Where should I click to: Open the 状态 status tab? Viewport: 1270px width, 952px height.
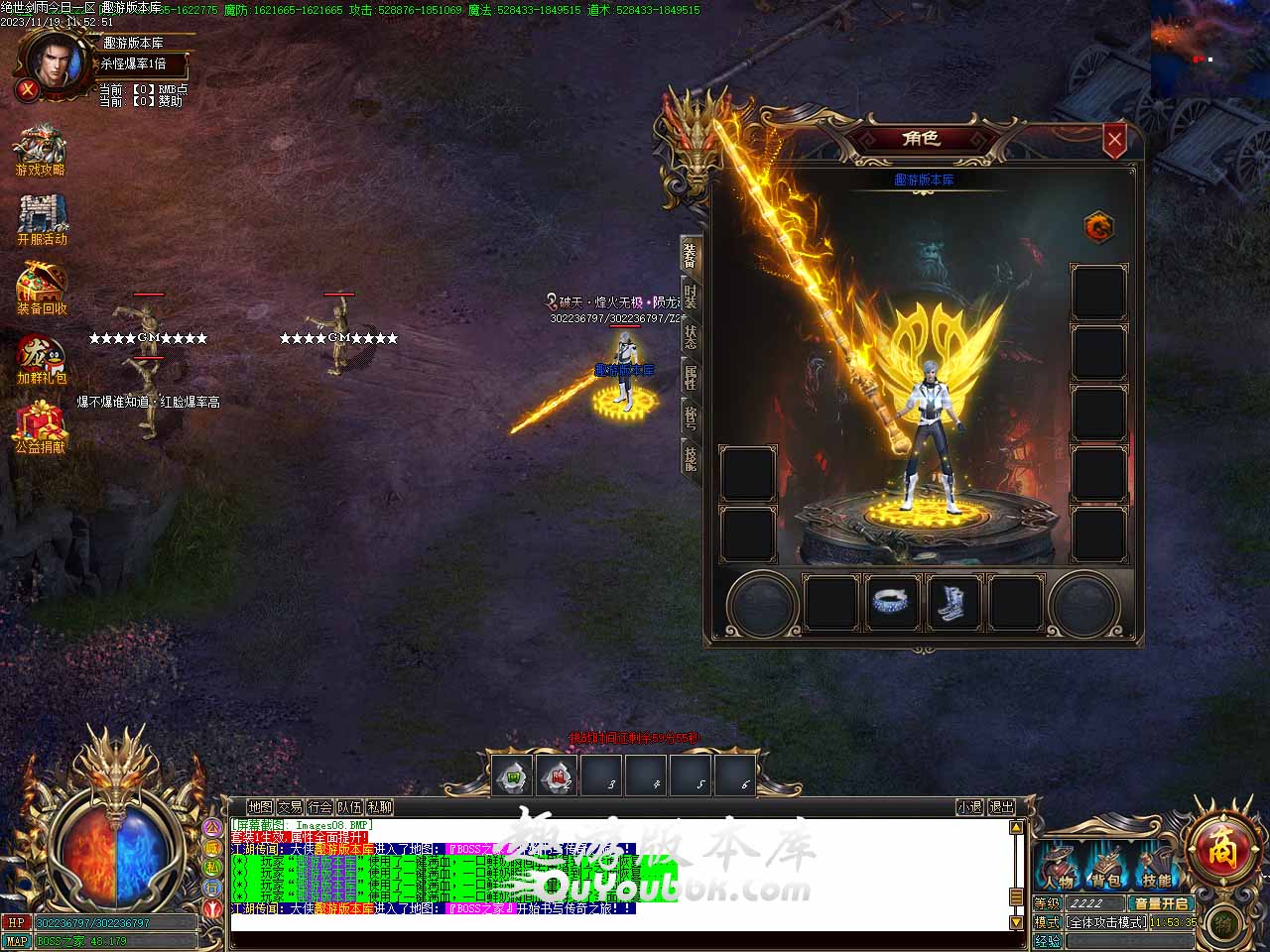(x=691, y=337)
